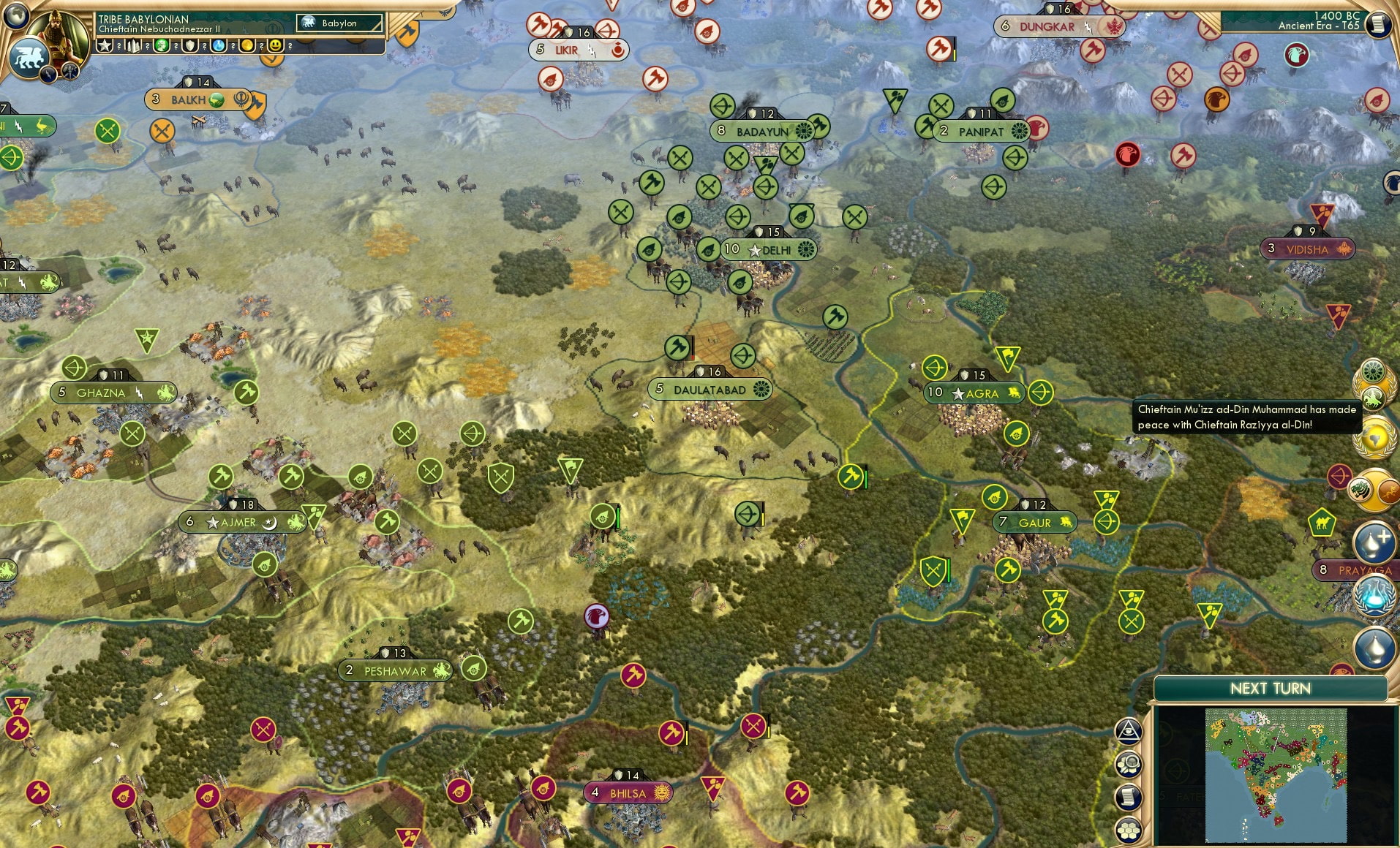1400x848 pixels.
Task: Click the peace declaration notification message
Action: click(x=1246, y=417)
